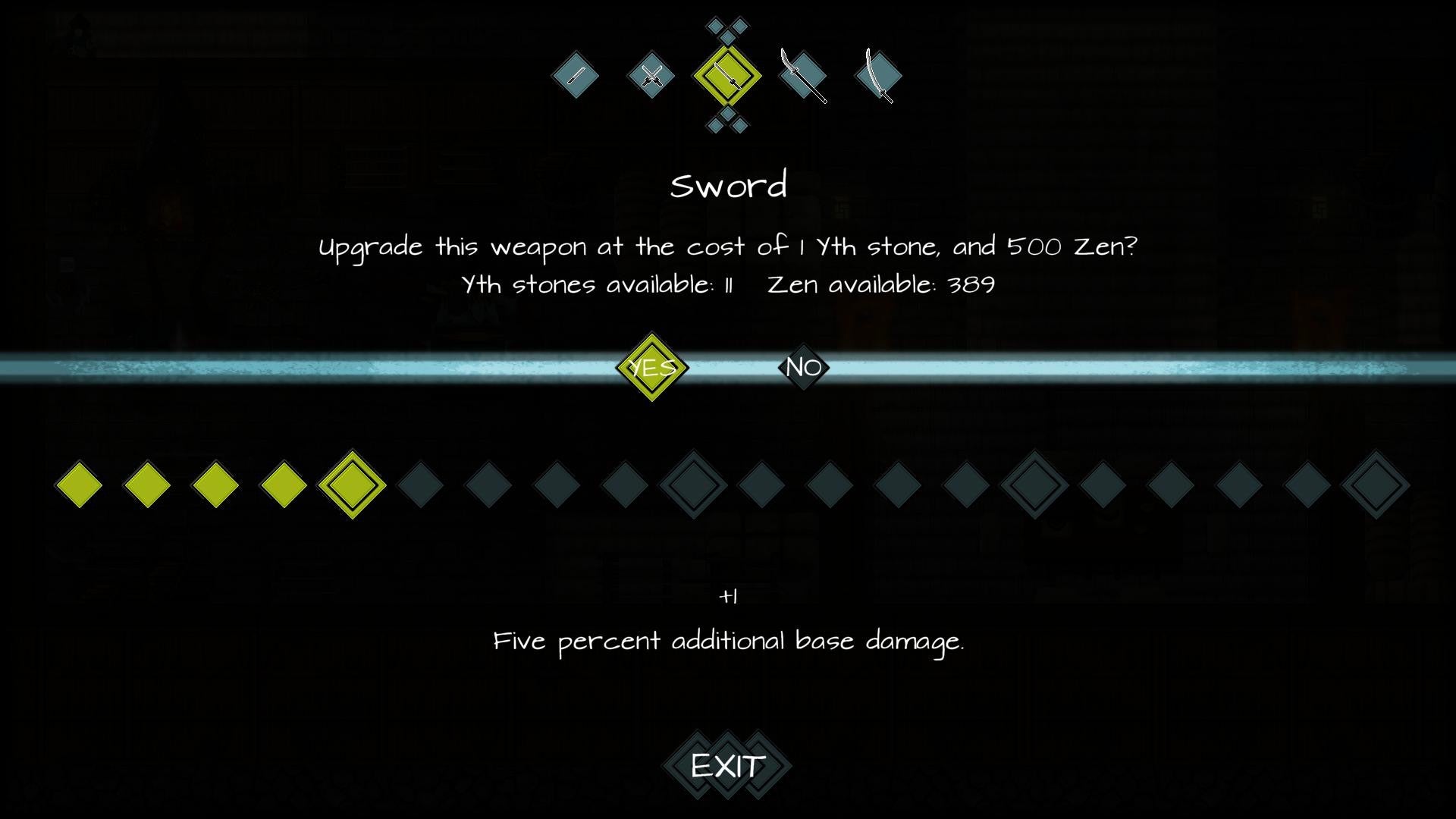Toggle the third green upgrade diamond
The width and height of the screenshot is (1456, 819).
pos(215,484)
